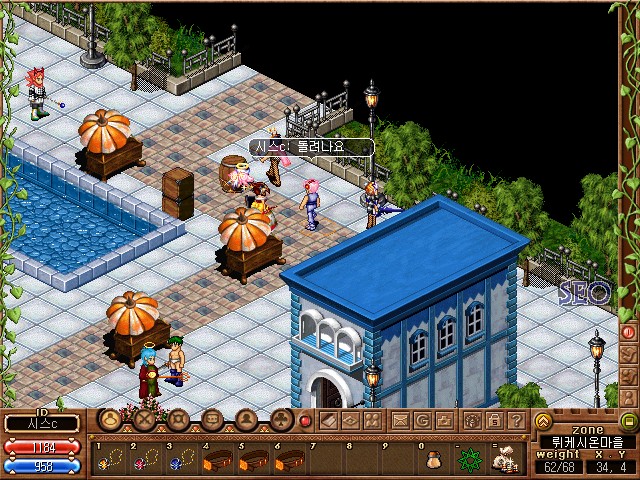This screenshot has width=640, height=480.
Task: Open the shield emblem round button
Action: (178, 419)
